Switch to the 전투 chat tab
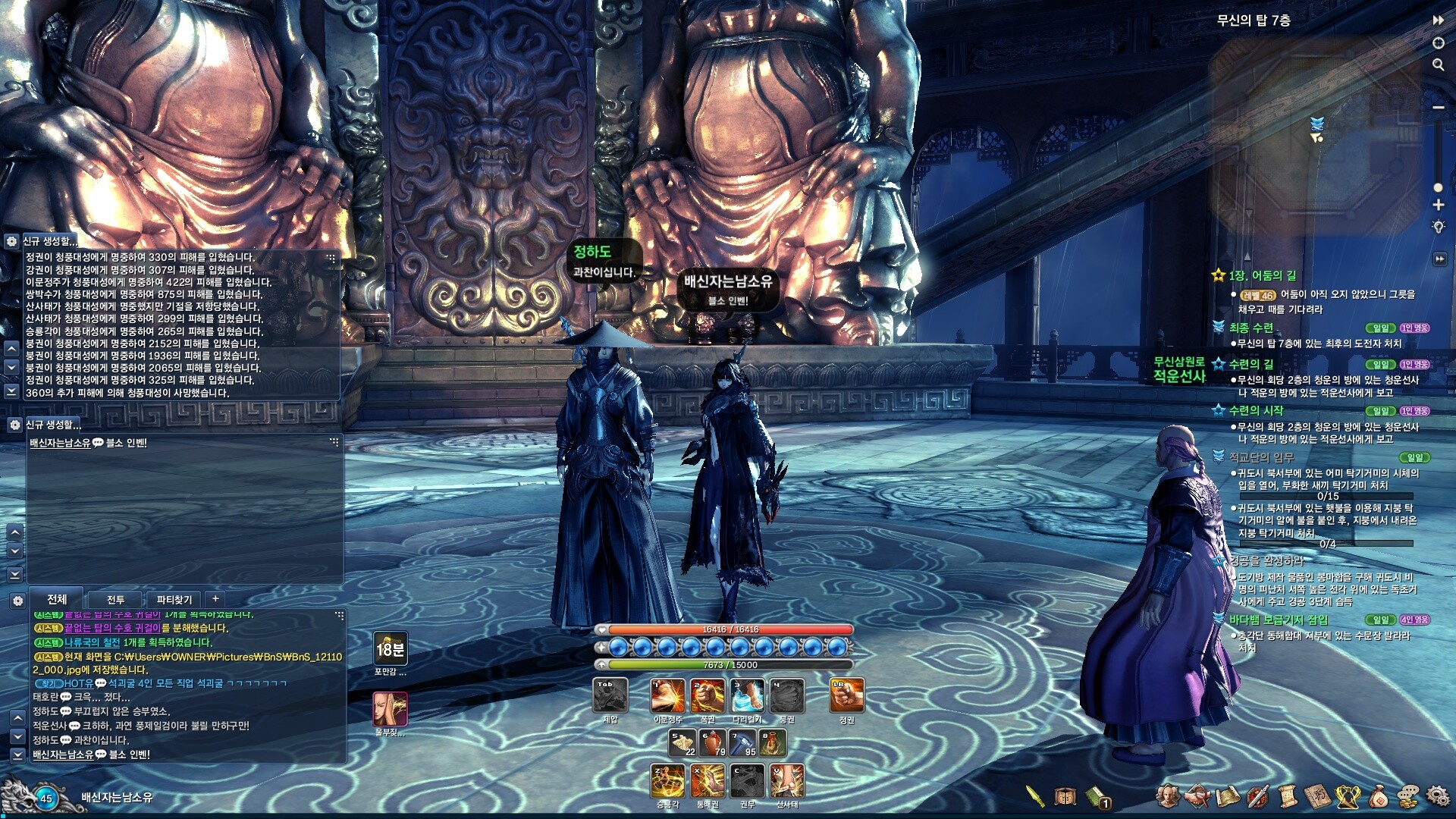Screen dimensions: 1456x819 [x=115, y=600]
